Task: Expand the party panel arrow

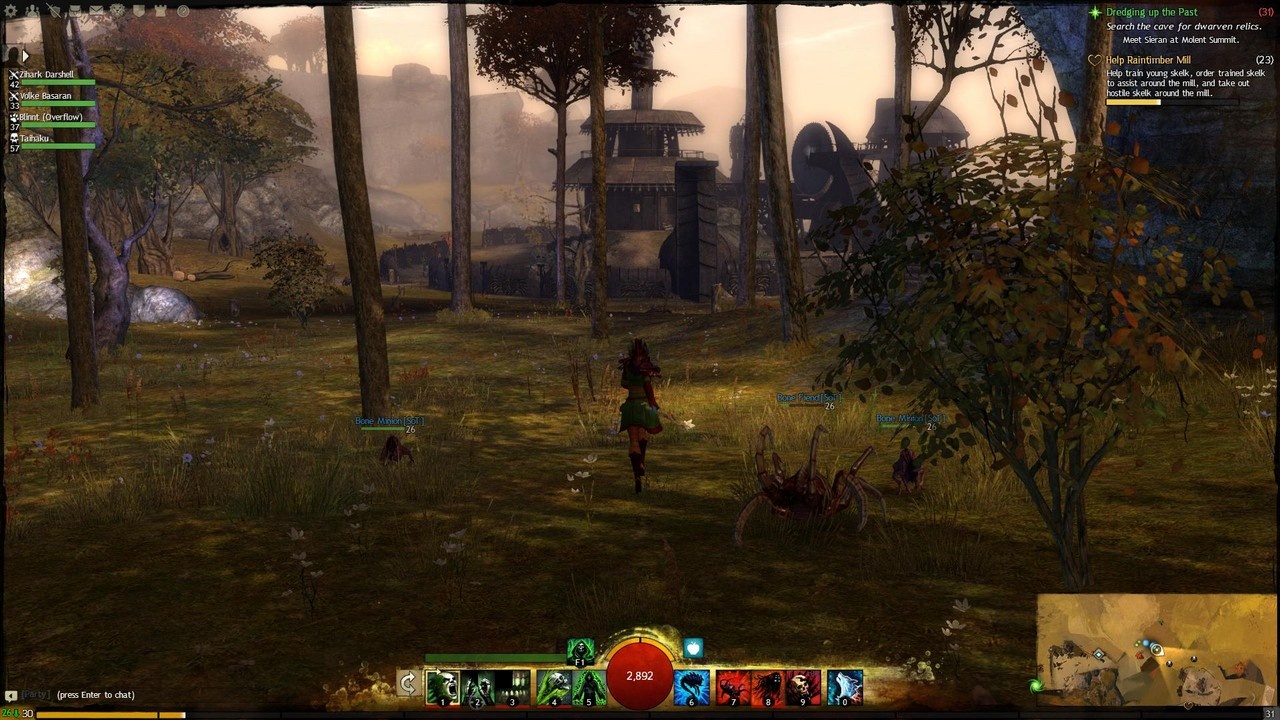Action: (25, 56)
